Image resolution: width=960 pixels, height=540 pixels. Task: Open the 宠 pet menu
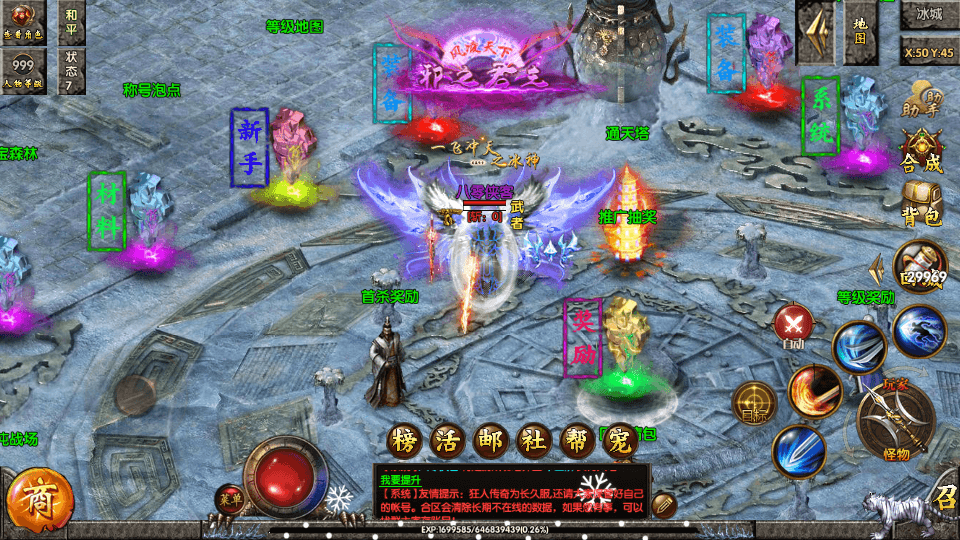pyautogui.click(x=619, y=440)
